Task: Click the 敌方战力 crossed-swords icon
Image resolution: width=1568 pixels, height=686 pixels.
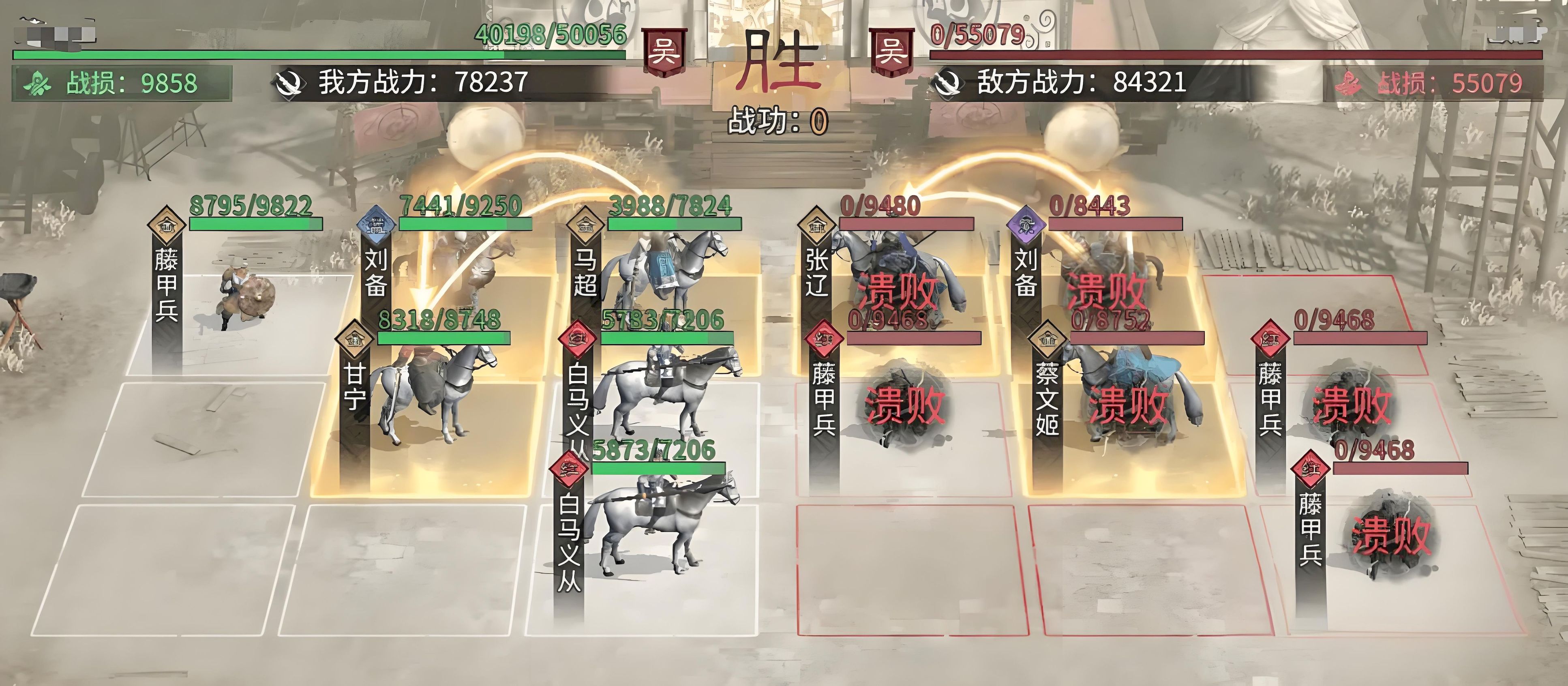Action: [x=947, y=84]
